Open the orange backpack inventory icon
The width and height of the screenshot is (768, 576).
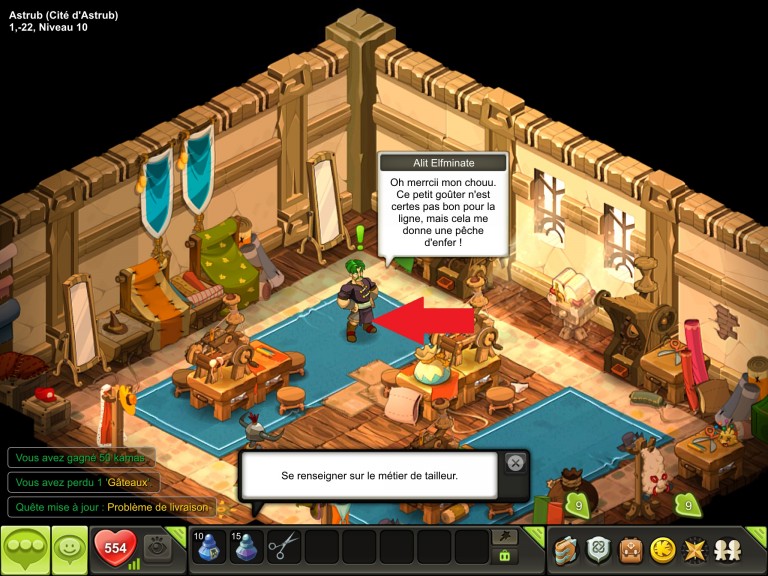click(630, 550)
